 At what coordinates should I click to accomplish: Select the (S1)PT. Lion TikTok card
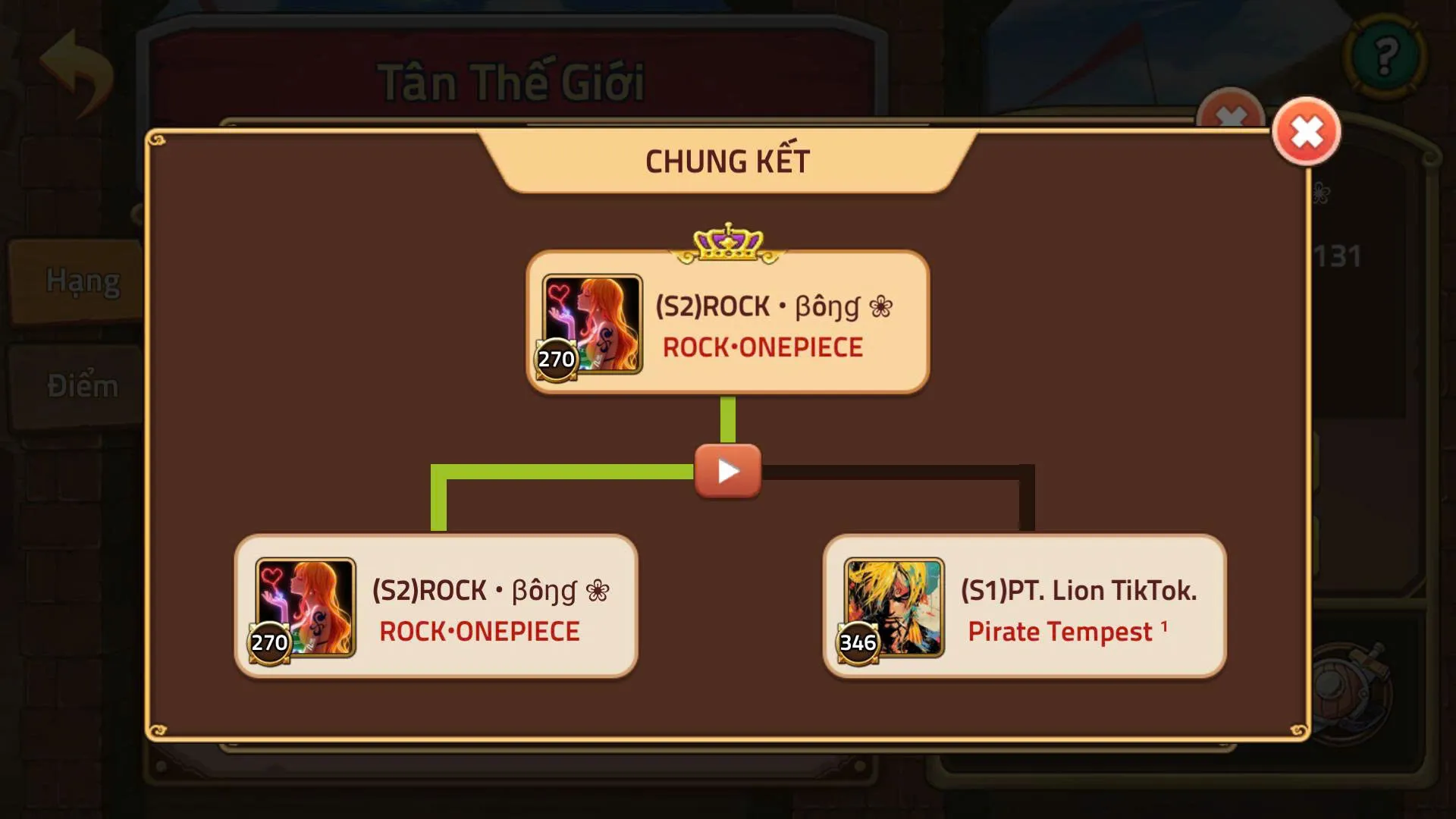point(1024,607)
